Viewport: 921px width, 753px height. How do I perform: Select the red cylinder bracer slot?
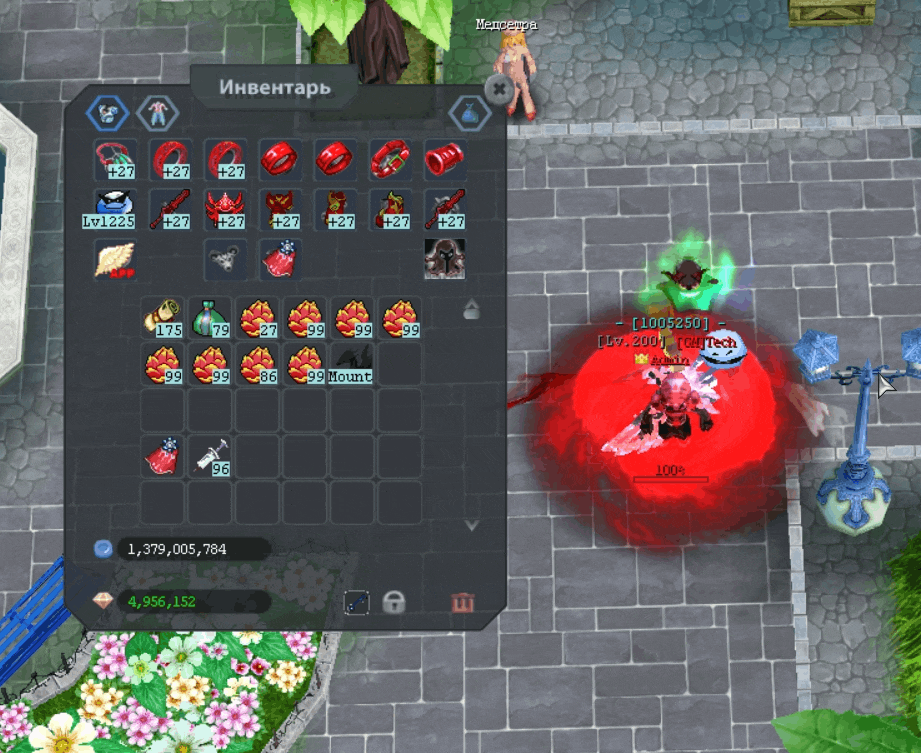click(443, 159)
